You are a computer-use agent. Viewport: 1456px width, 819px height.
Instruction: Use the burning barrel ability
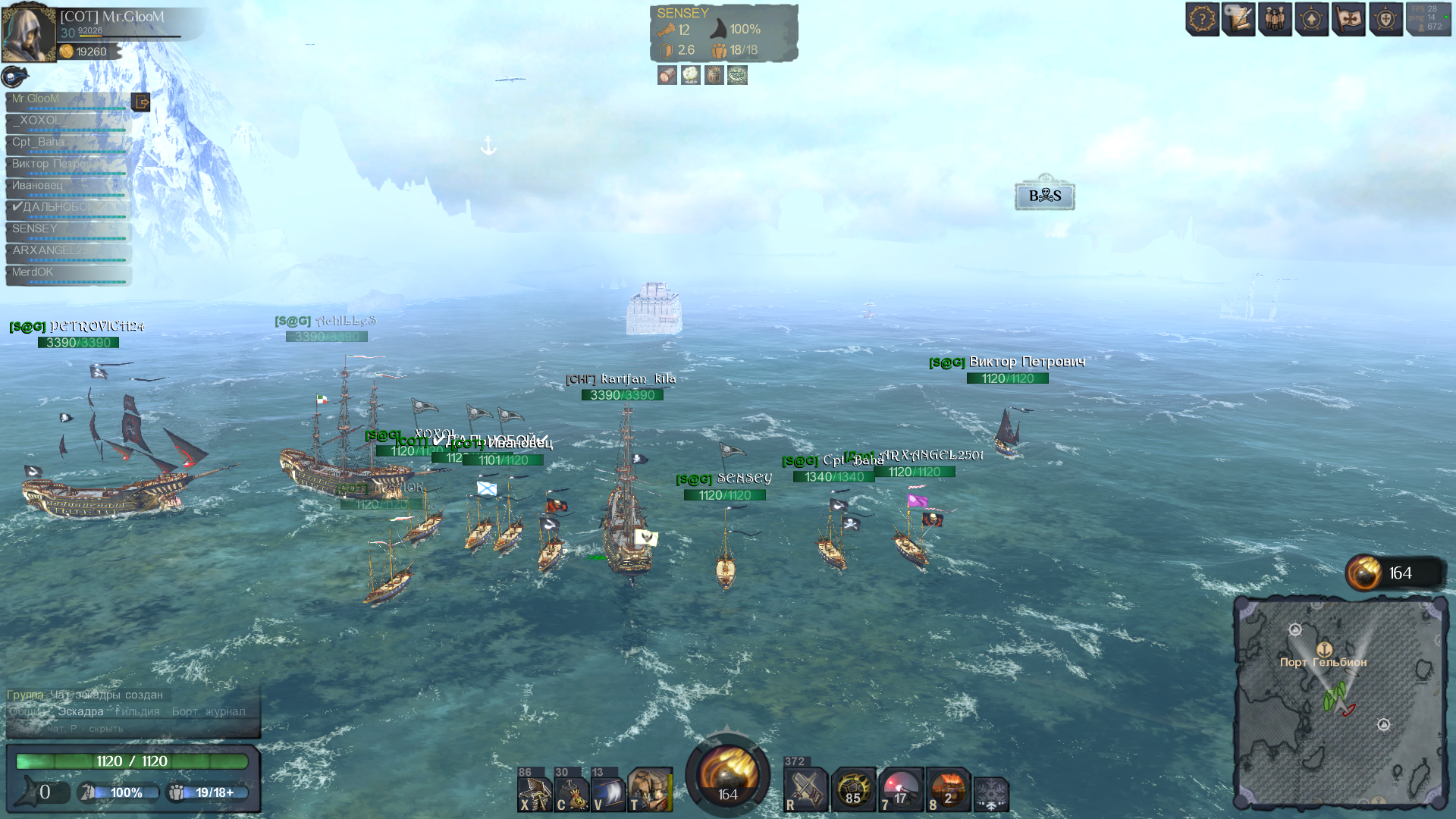click(948, 790)
